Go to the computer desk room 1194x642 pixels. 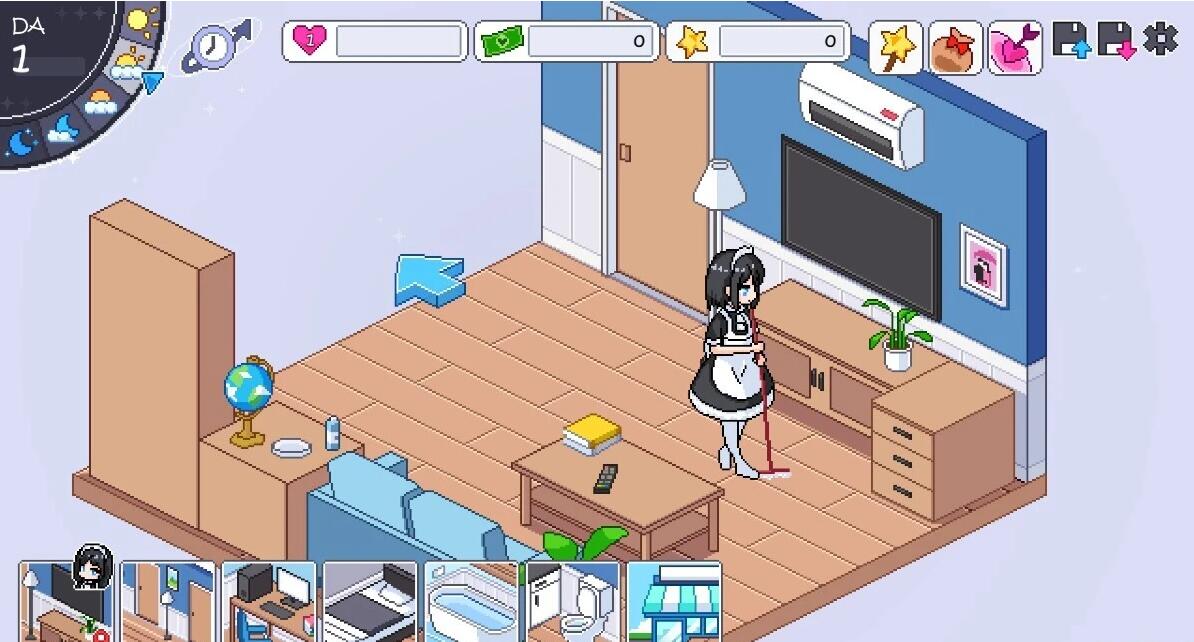[x=268, y=601]
